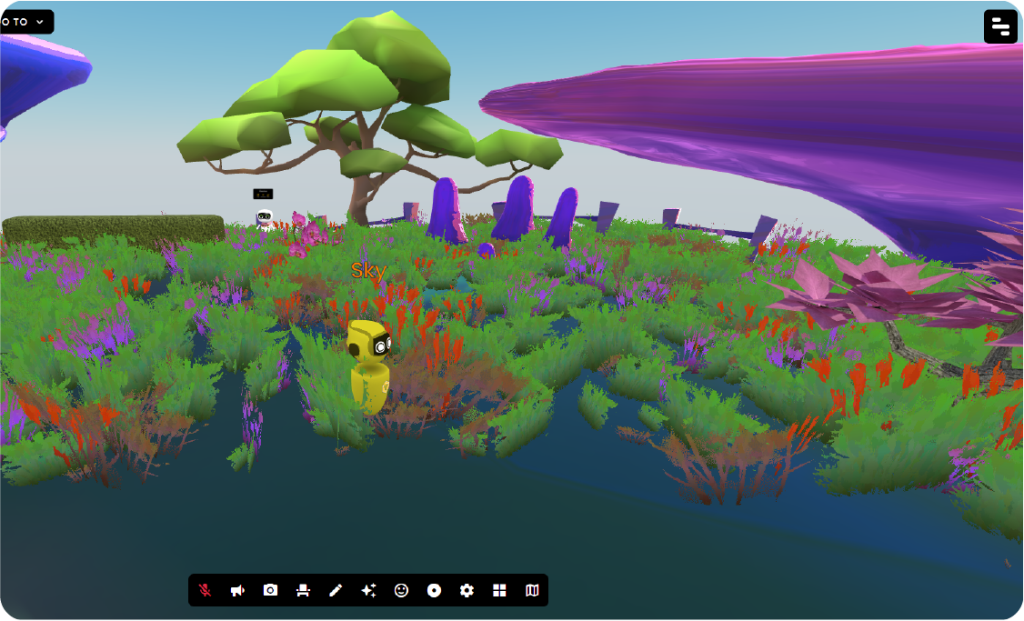Open the smiley face emoji reactions

click(x=401, y=590)
